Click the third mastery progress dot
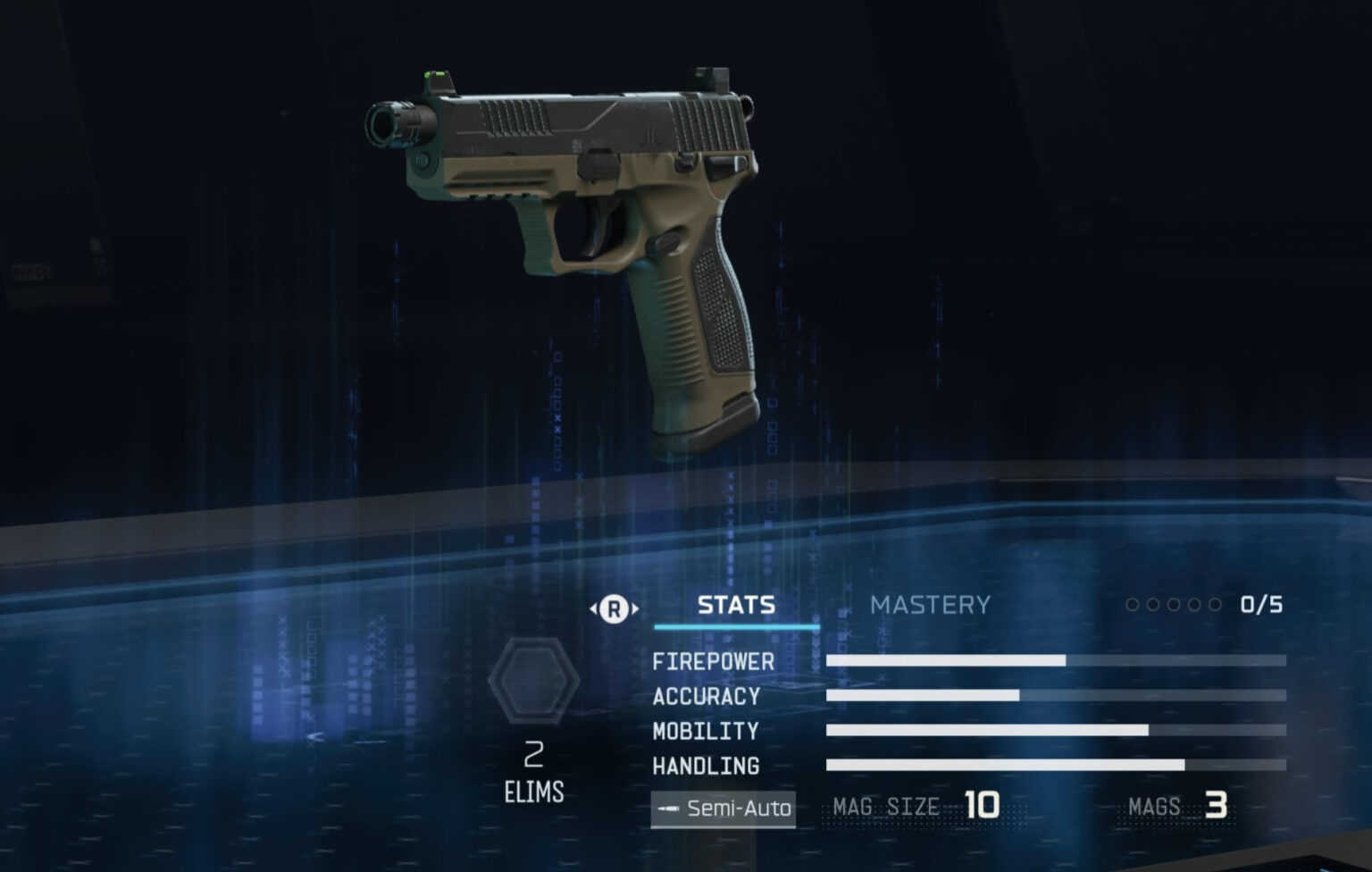Screen dimensions: 1372x872 (x=1173, y=605)
